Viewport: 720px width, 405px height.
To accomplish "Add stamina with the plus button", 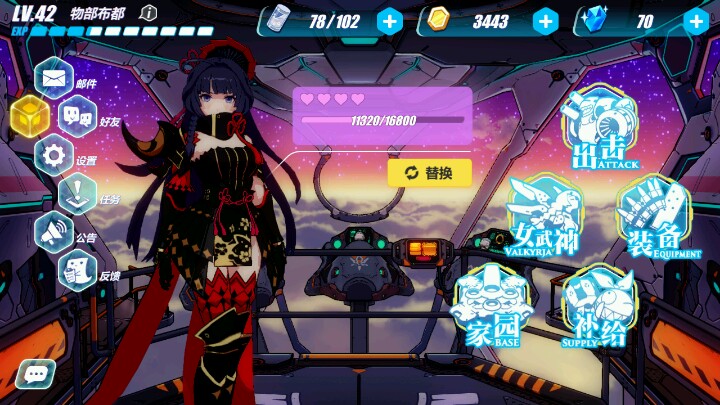I will pos(390,21).
